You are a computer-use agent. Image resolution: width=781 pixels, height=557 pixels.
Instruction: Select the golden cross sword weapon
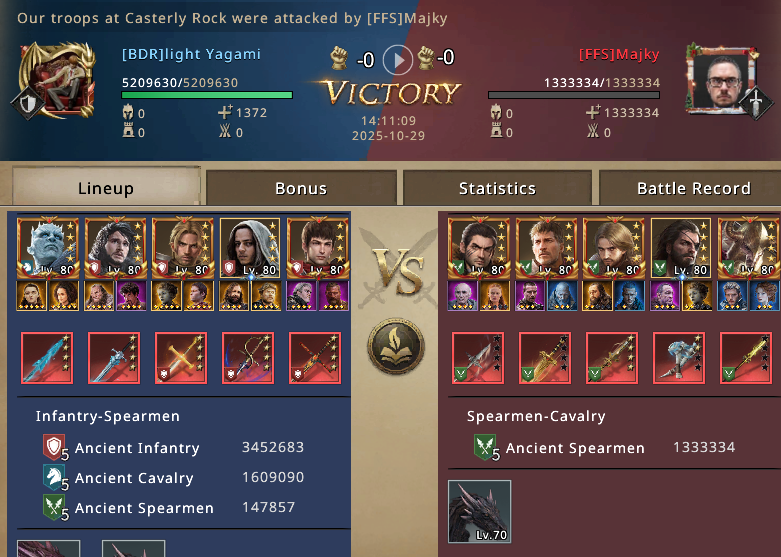181,358
